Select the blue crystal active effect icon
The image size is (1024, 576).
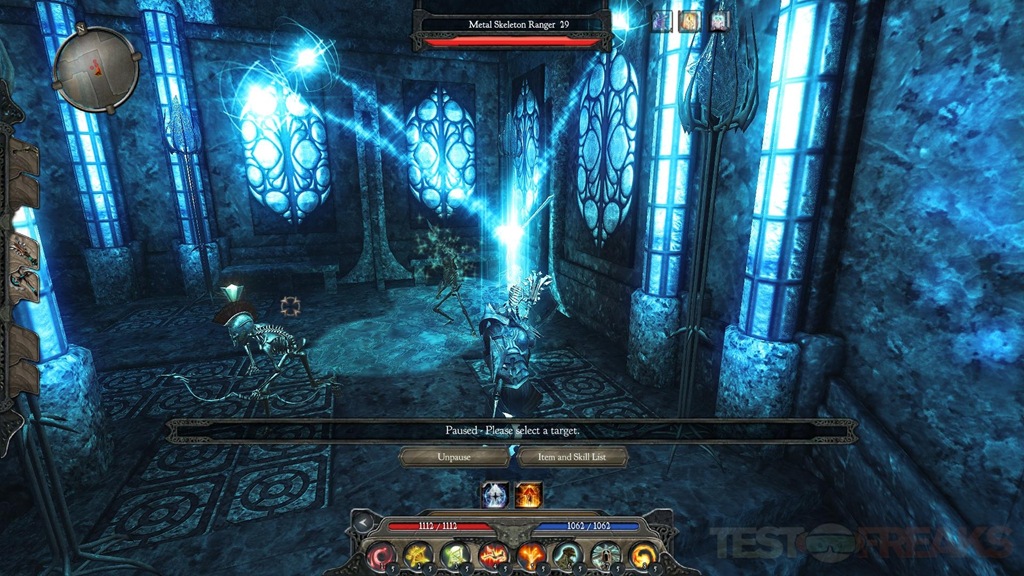[x=495, y=494]
